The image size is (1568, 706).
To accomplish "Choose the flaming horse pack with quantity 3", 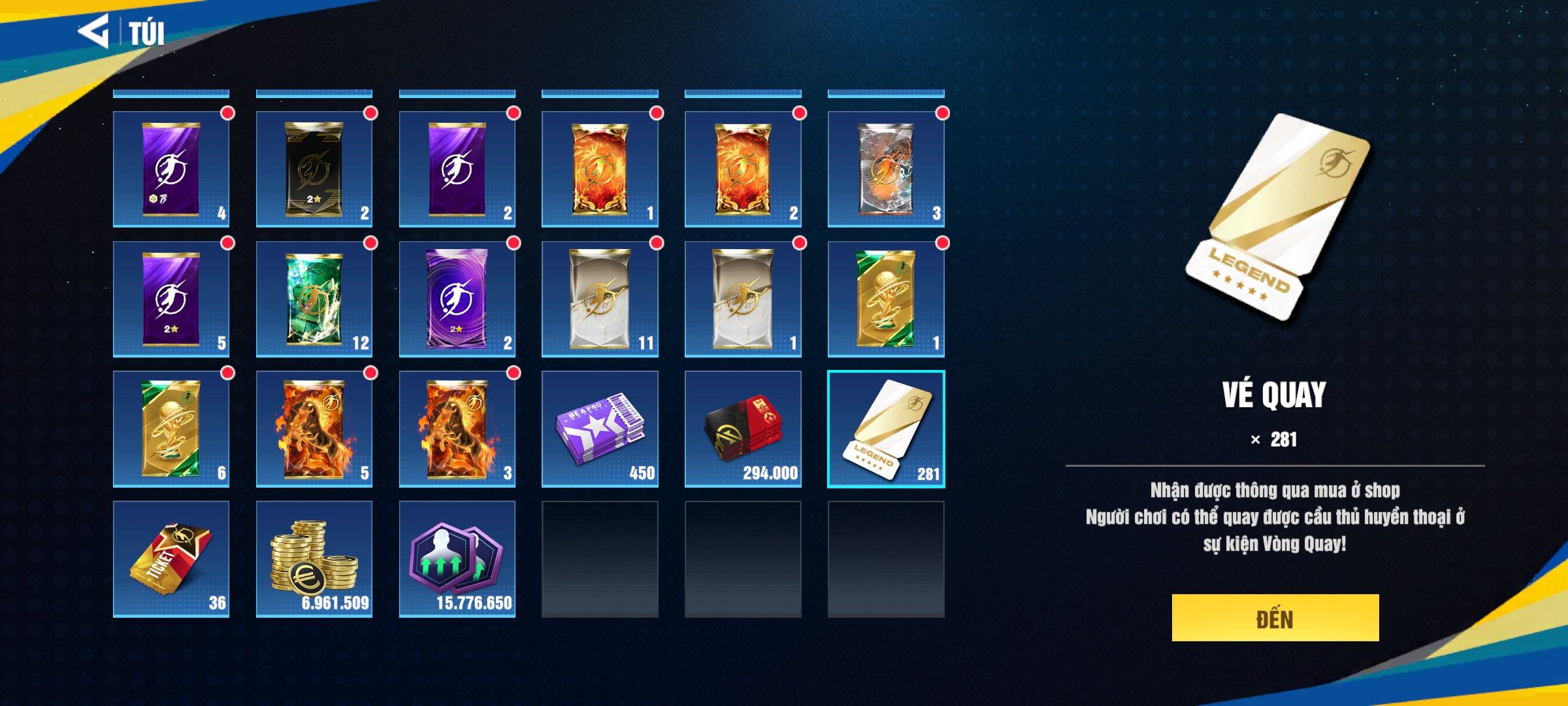I will pyautogui.click(x=457, y=429).
